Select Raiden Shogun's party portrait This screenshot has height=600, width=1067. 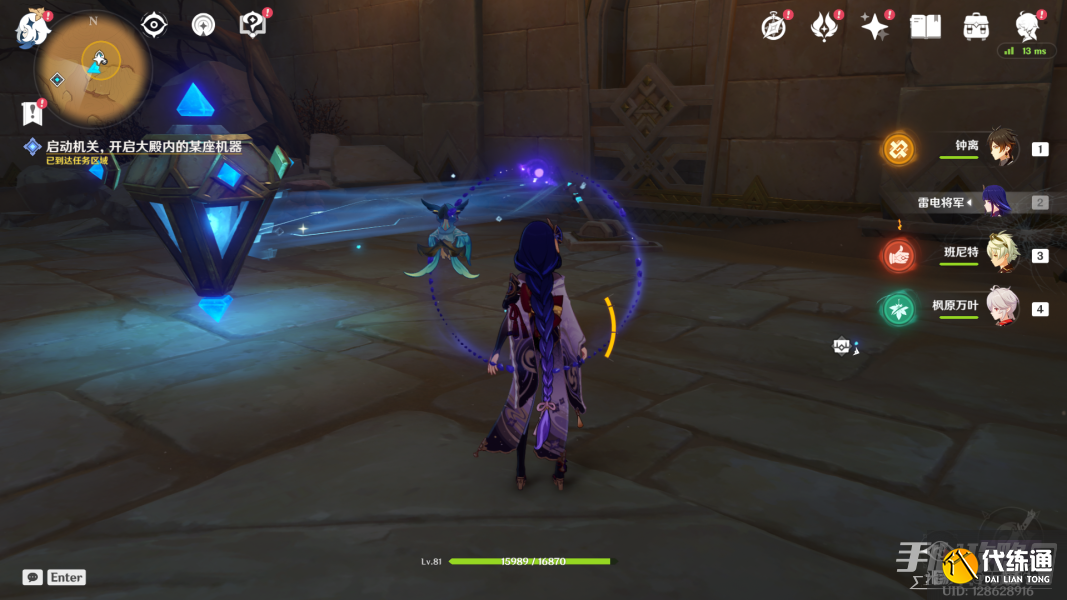coord(998,201)
